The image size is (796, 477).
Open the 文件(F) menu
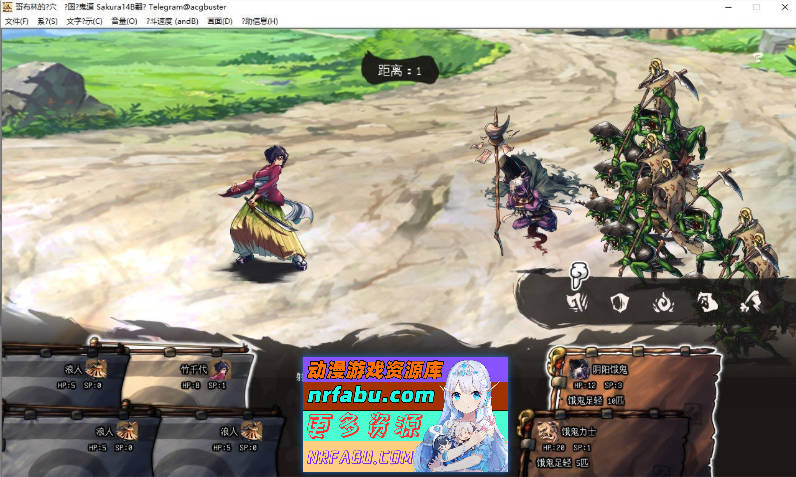(18, 21)
